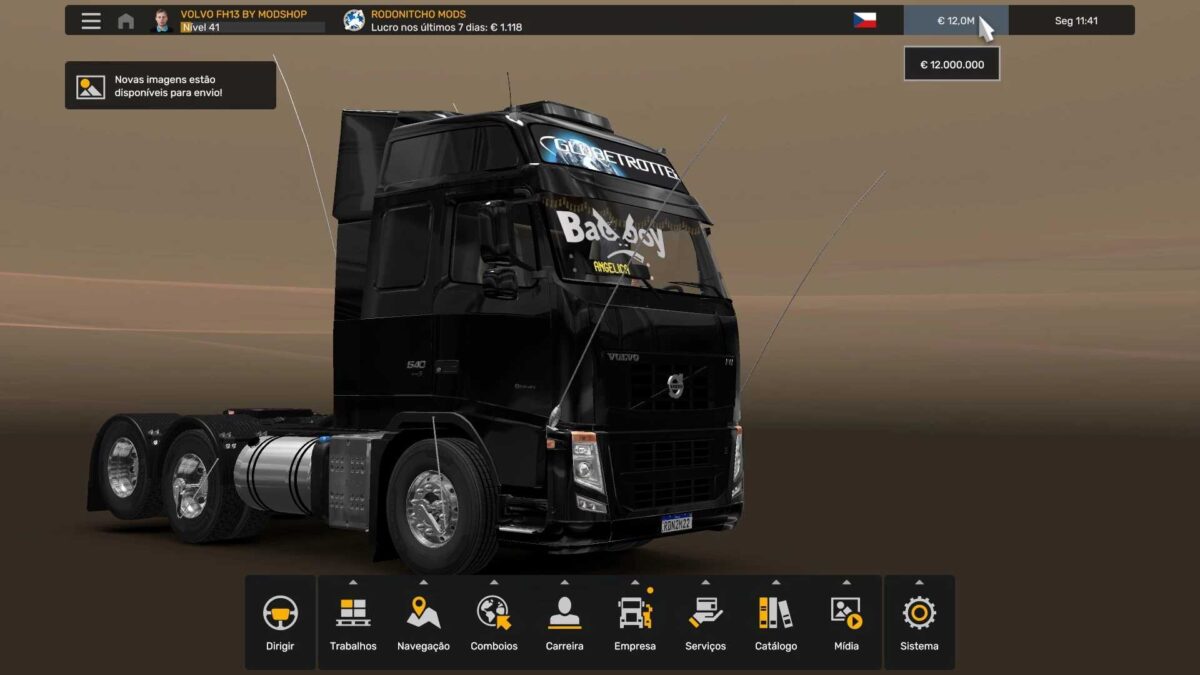1200x675 pixels.
Task: Open the Comboios menu
Action: [x=494, y=622]
